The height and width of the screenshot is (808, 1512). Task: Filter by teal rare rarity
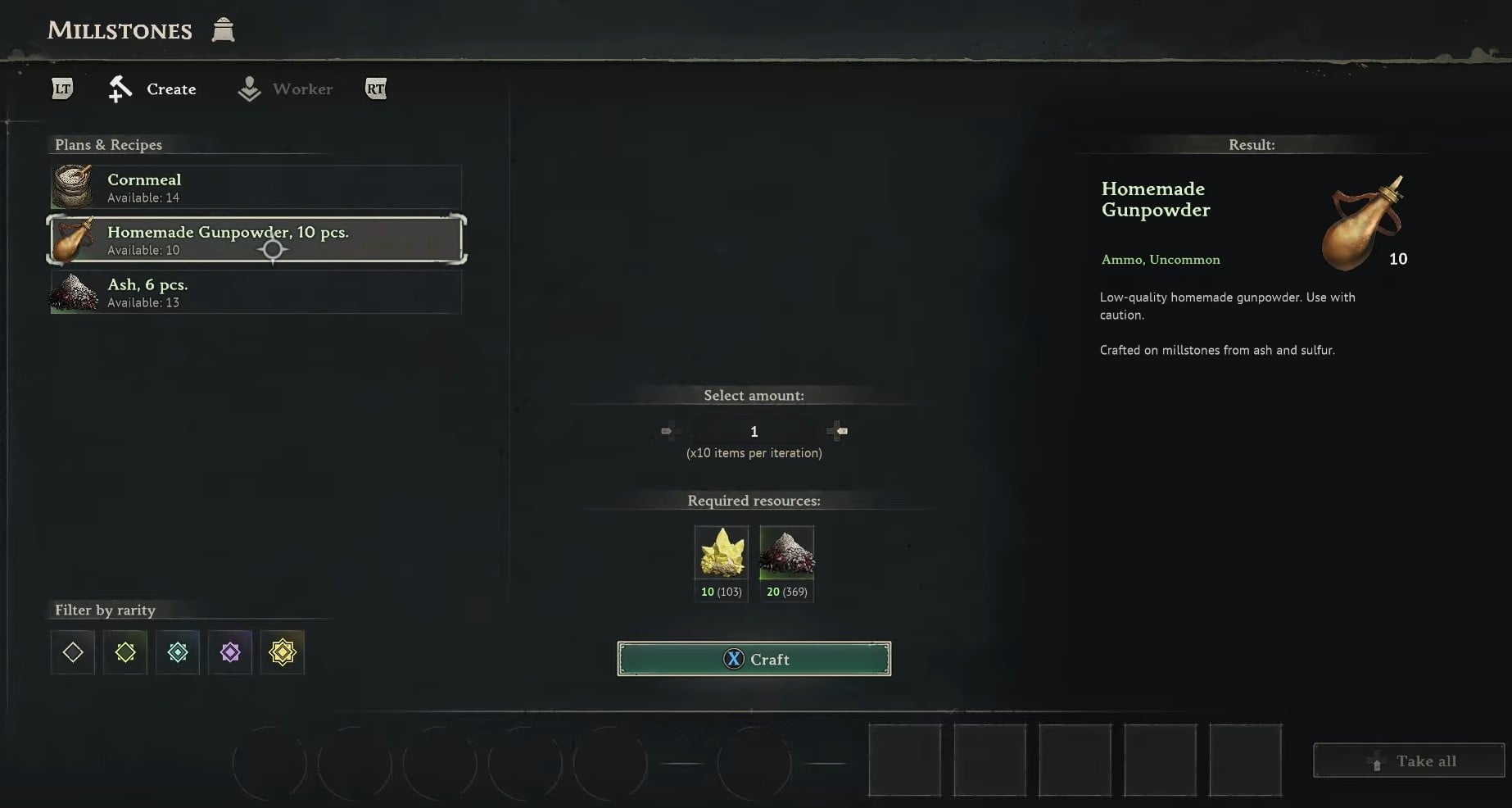click(x=178, y=652)
